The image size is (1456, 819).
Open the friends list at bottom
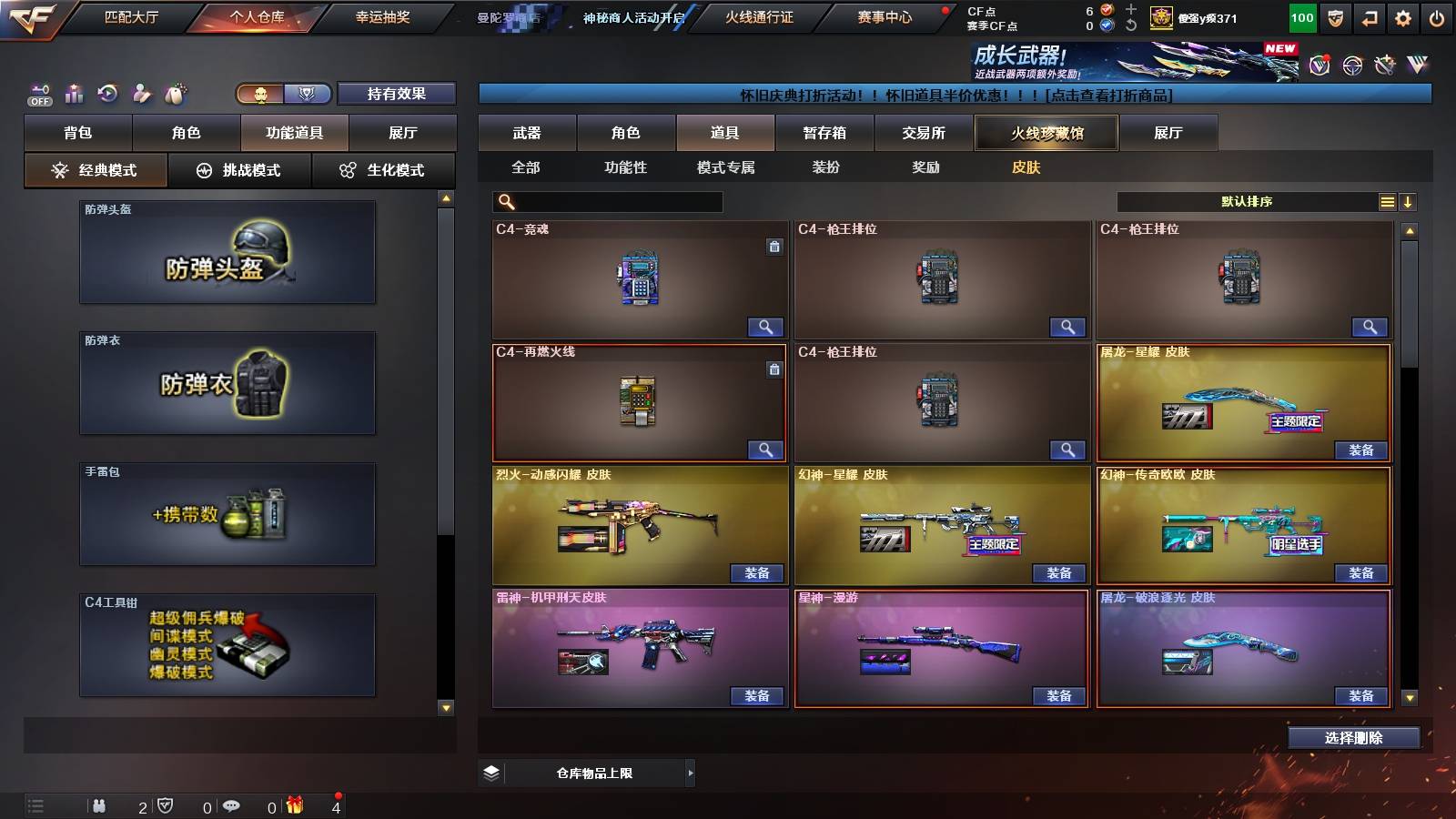pyautogui.click(x=100, y=805)
